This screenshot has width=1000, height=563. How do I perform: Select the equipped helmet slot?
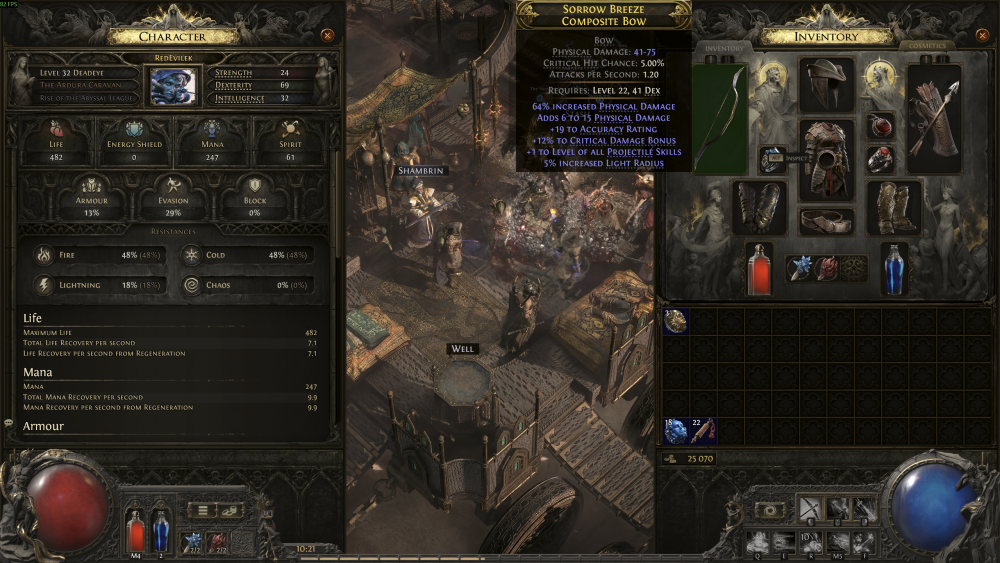point(826,84)
